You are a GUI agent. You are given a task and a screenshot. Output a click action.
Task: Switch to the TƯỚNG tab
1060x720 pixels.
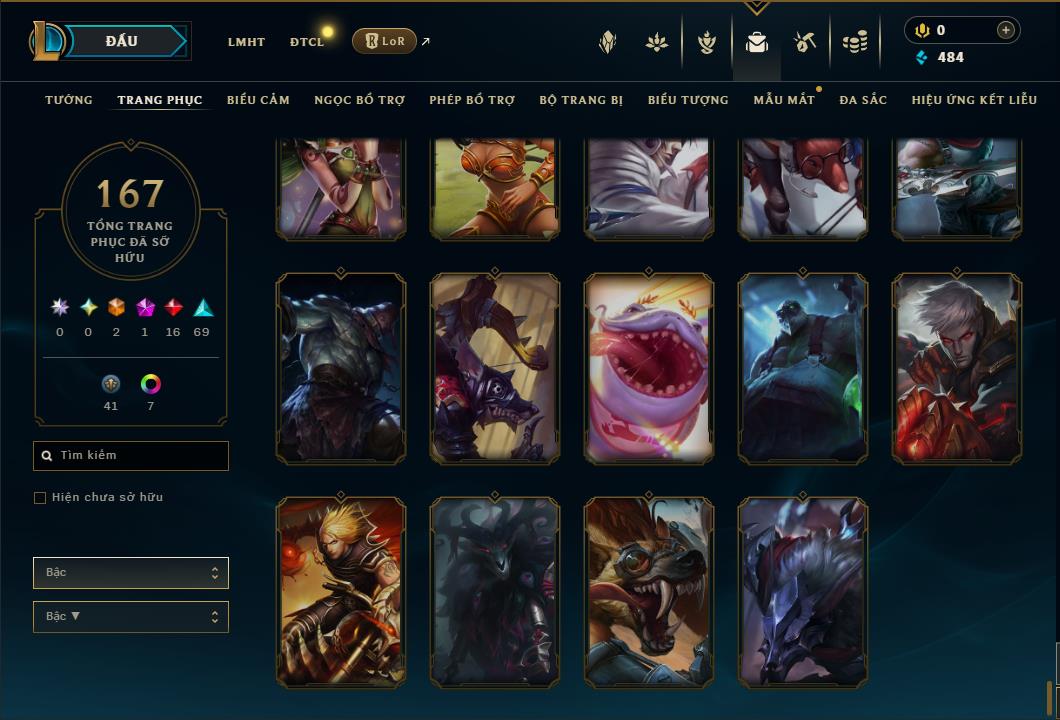(x=69, y=100)
